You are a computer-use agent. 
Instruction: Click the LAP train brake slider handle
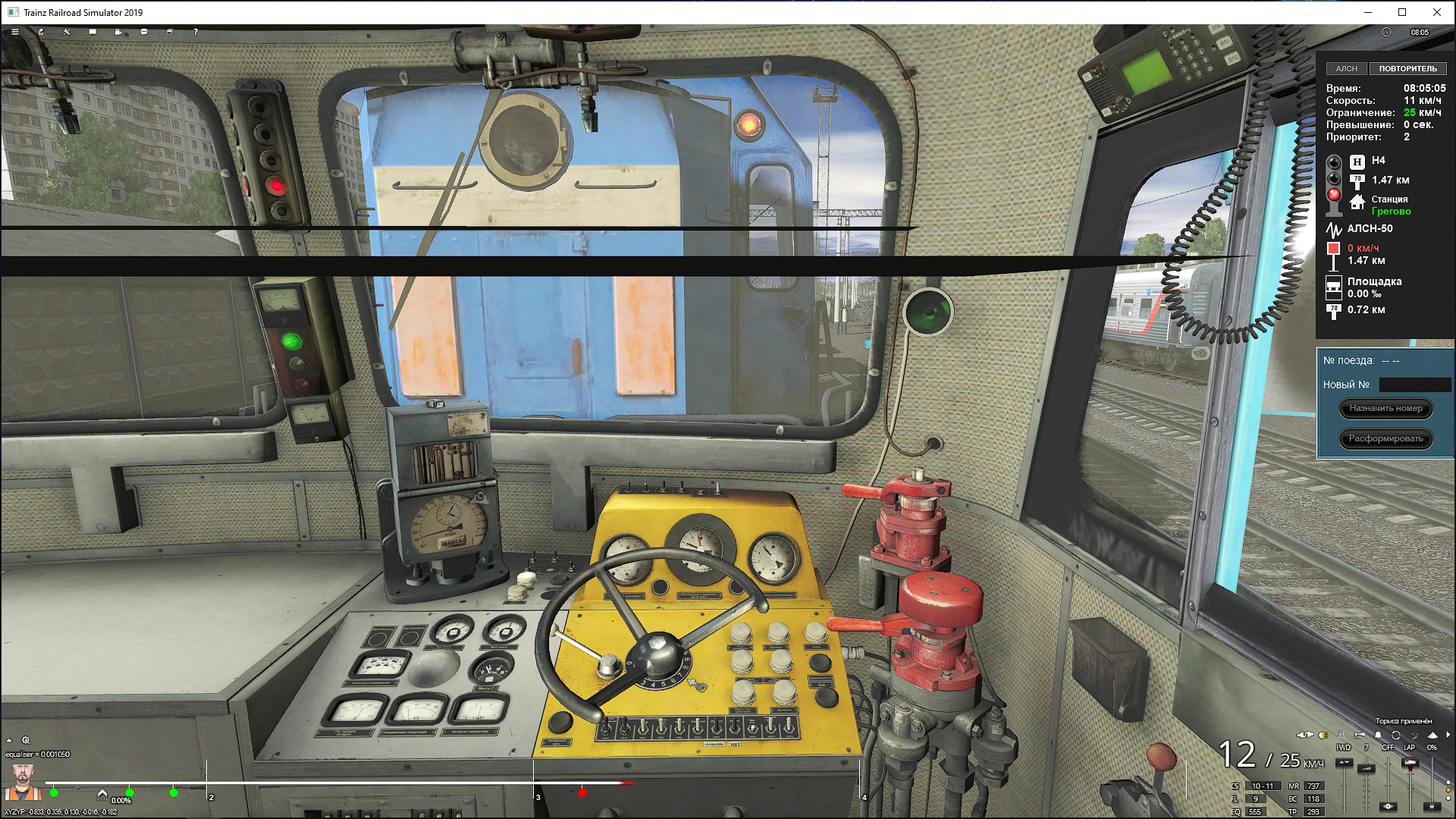1410,763
